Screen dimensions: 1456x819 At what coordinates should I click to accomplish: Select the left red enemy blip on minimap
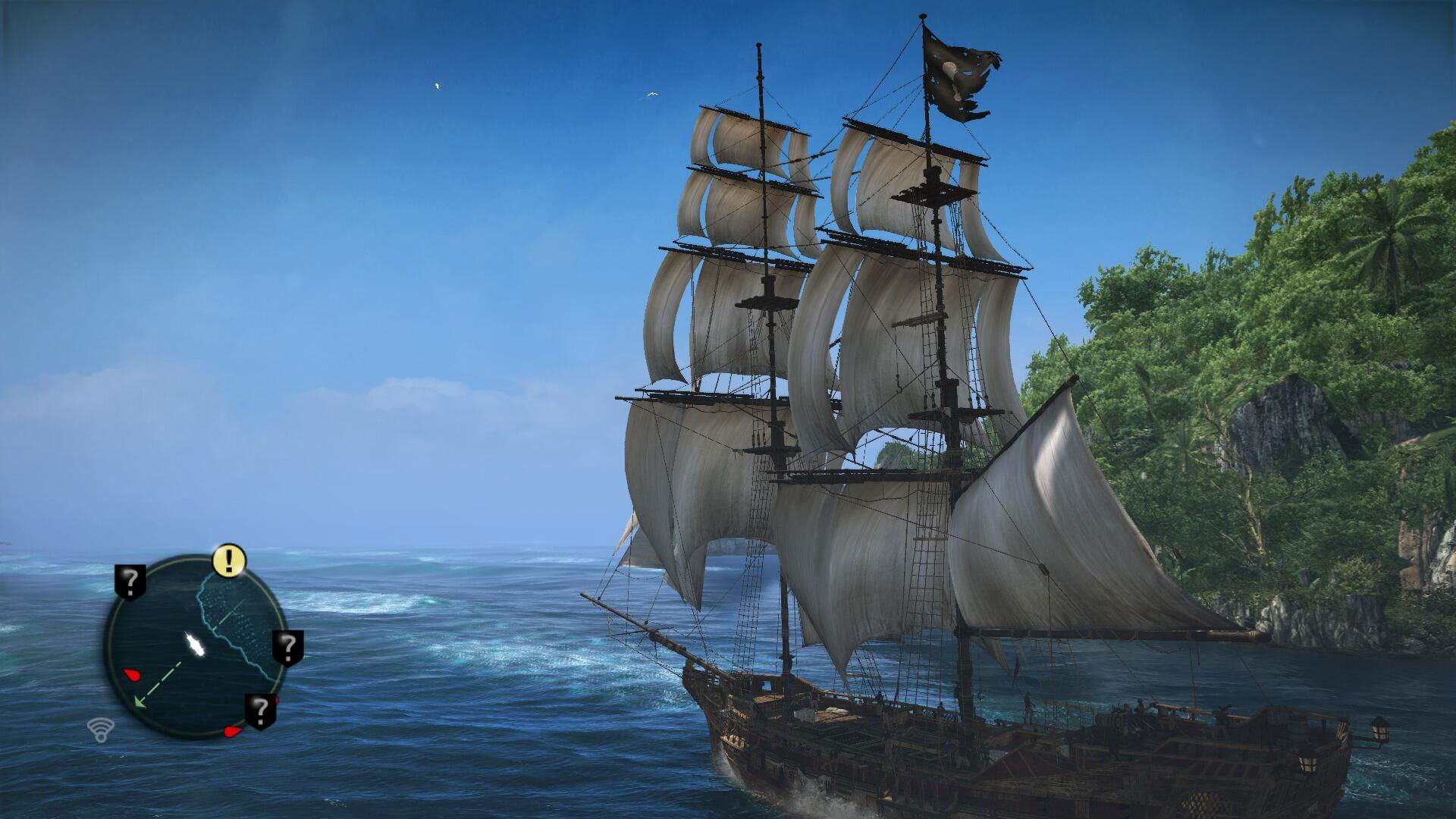[x=131, y=675]
